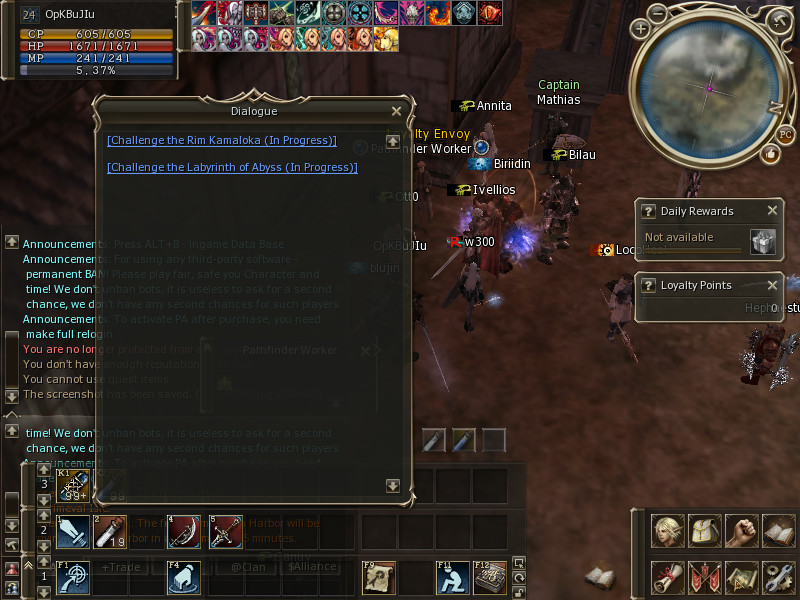Open the skills spellbook menu icon
Image resolution: width=800 pixels, height=600 pixels.
(777, 530)
